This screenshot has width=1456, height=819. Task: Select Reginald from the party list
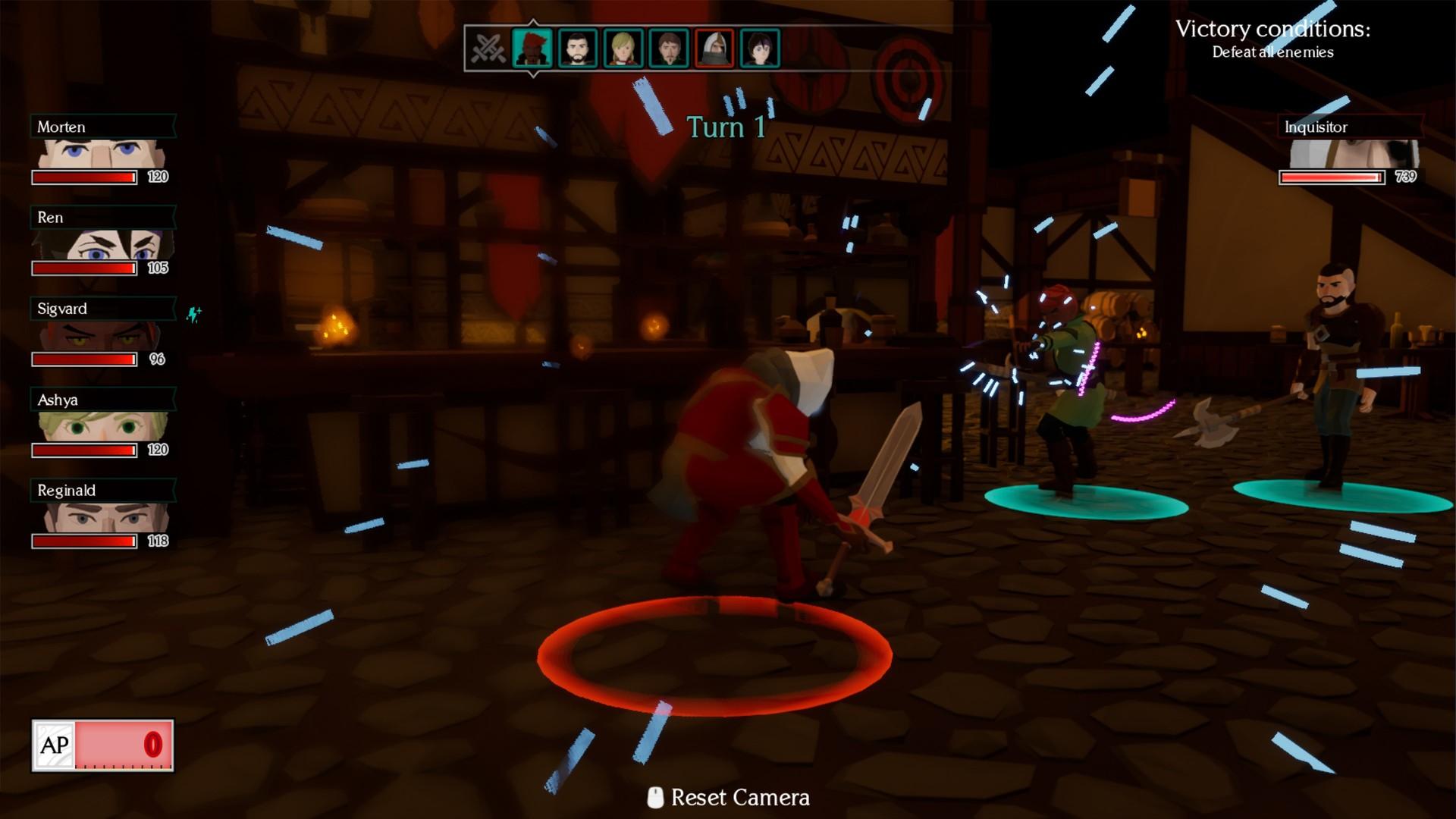pos(102,517)
